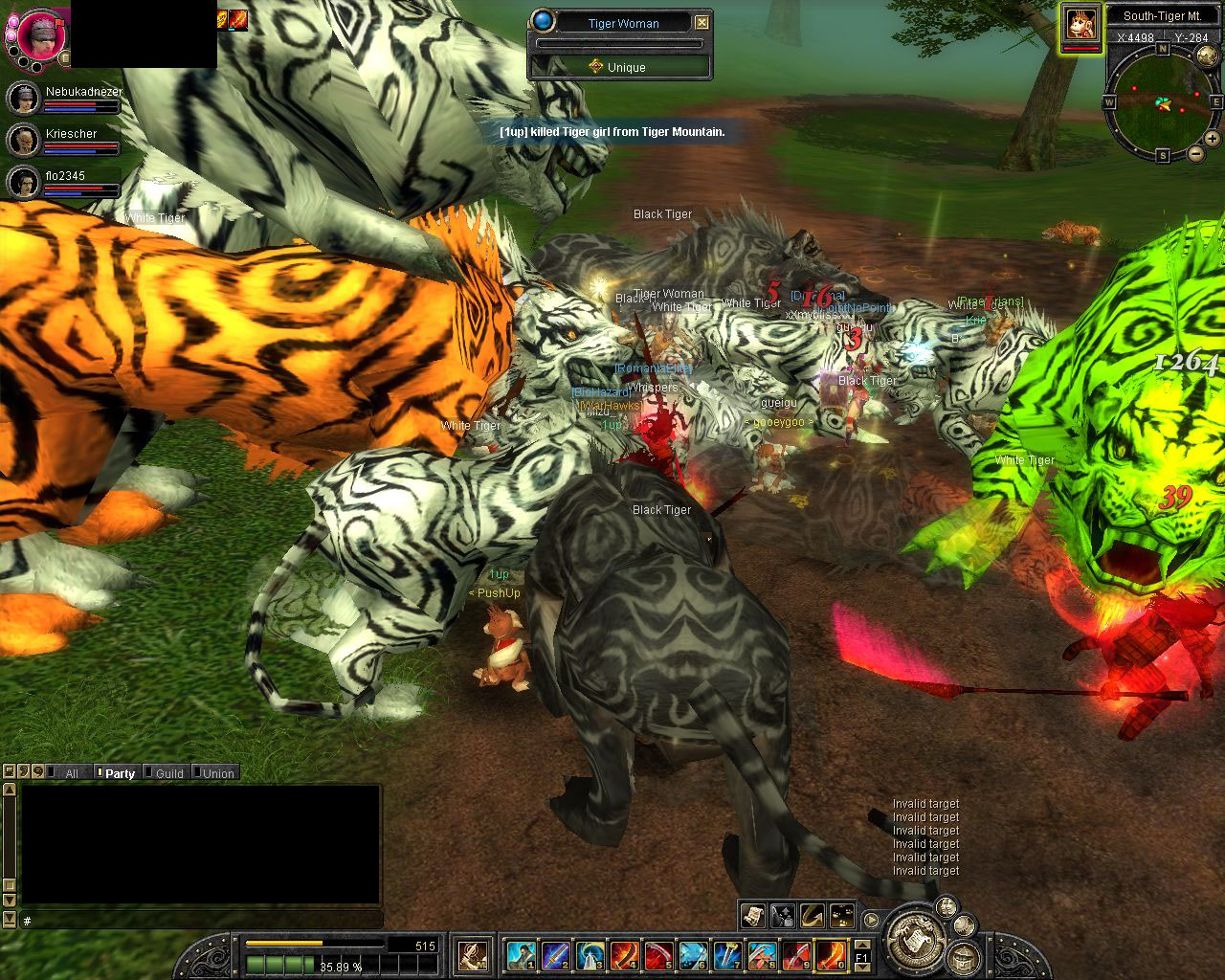
Task: Switch hotbar page with the up arrow
Action: (862, 946)
